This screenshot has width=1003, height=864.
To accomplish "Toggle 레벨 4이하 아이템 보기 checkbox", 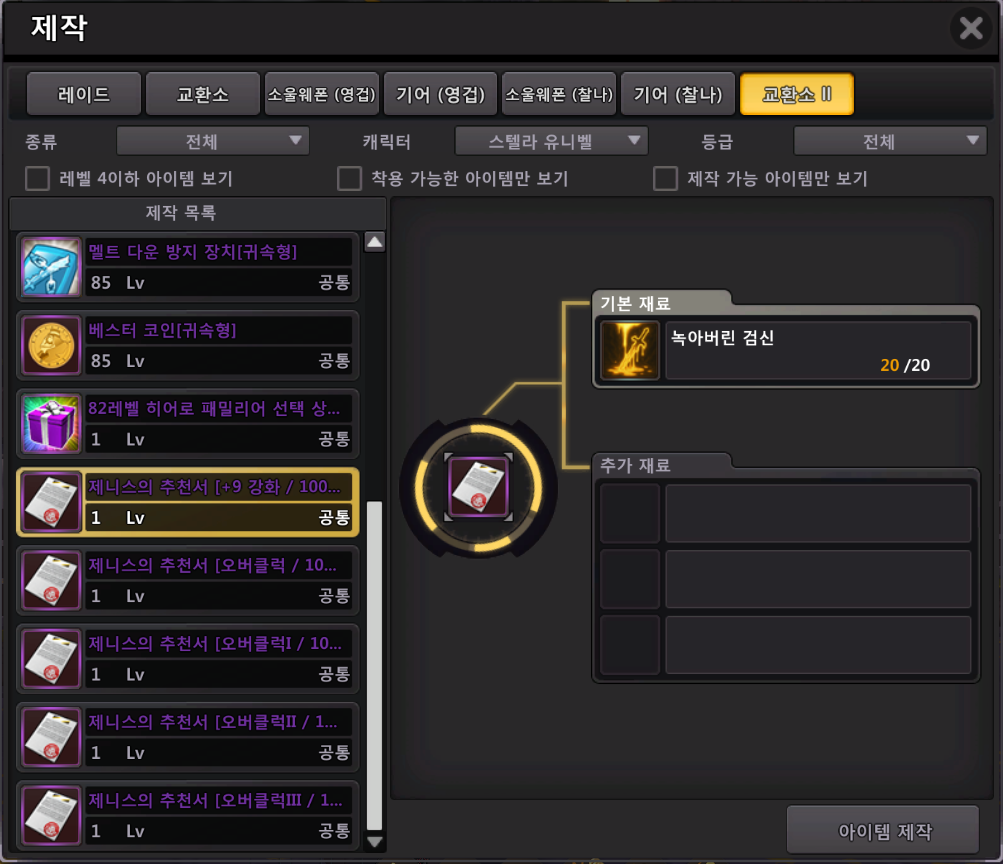I will pyautogui.click(x=38, y=179).
